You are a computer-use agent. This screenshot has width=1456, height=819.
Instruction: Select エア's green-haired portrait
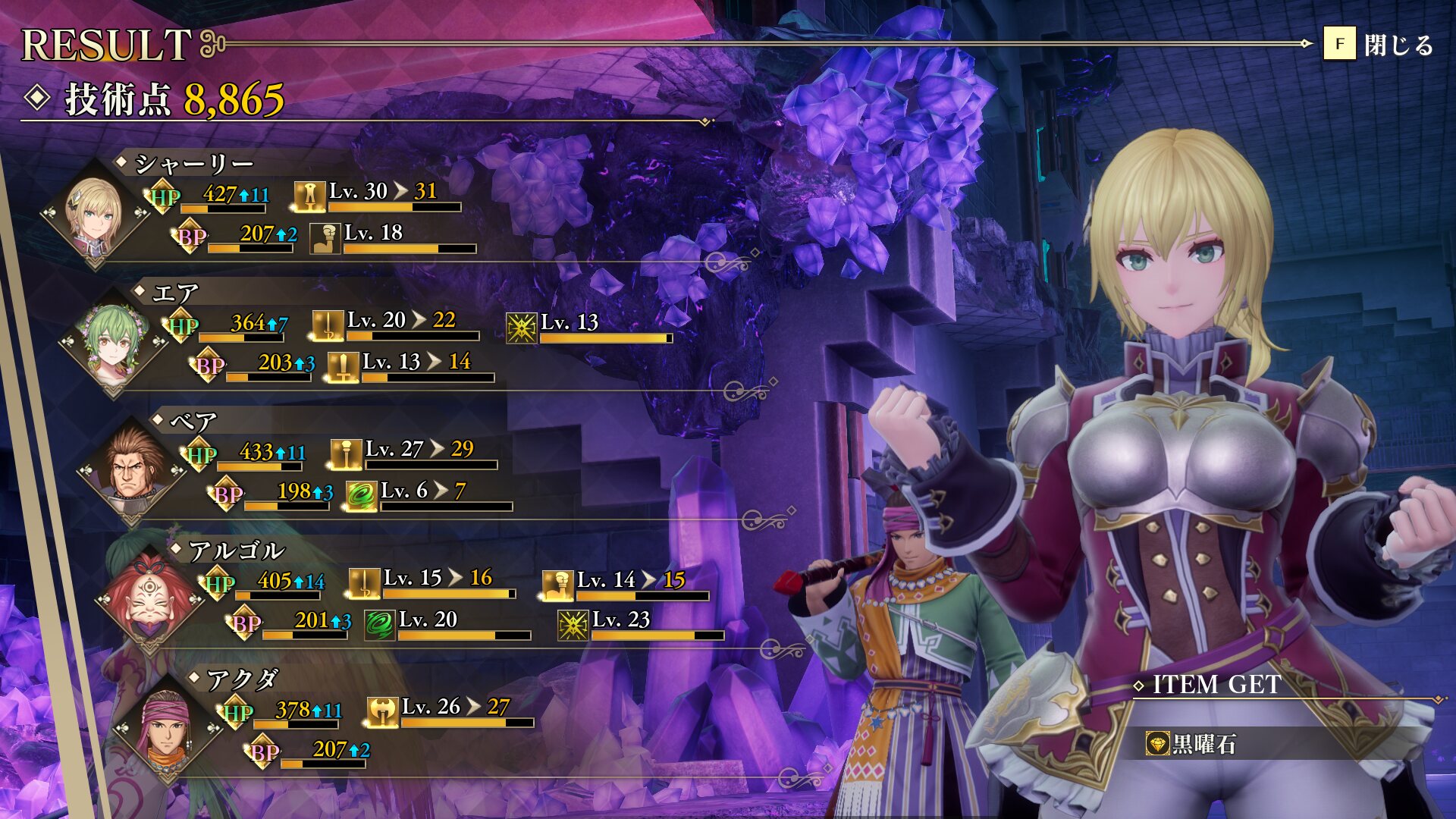click(x=113, y=344)
